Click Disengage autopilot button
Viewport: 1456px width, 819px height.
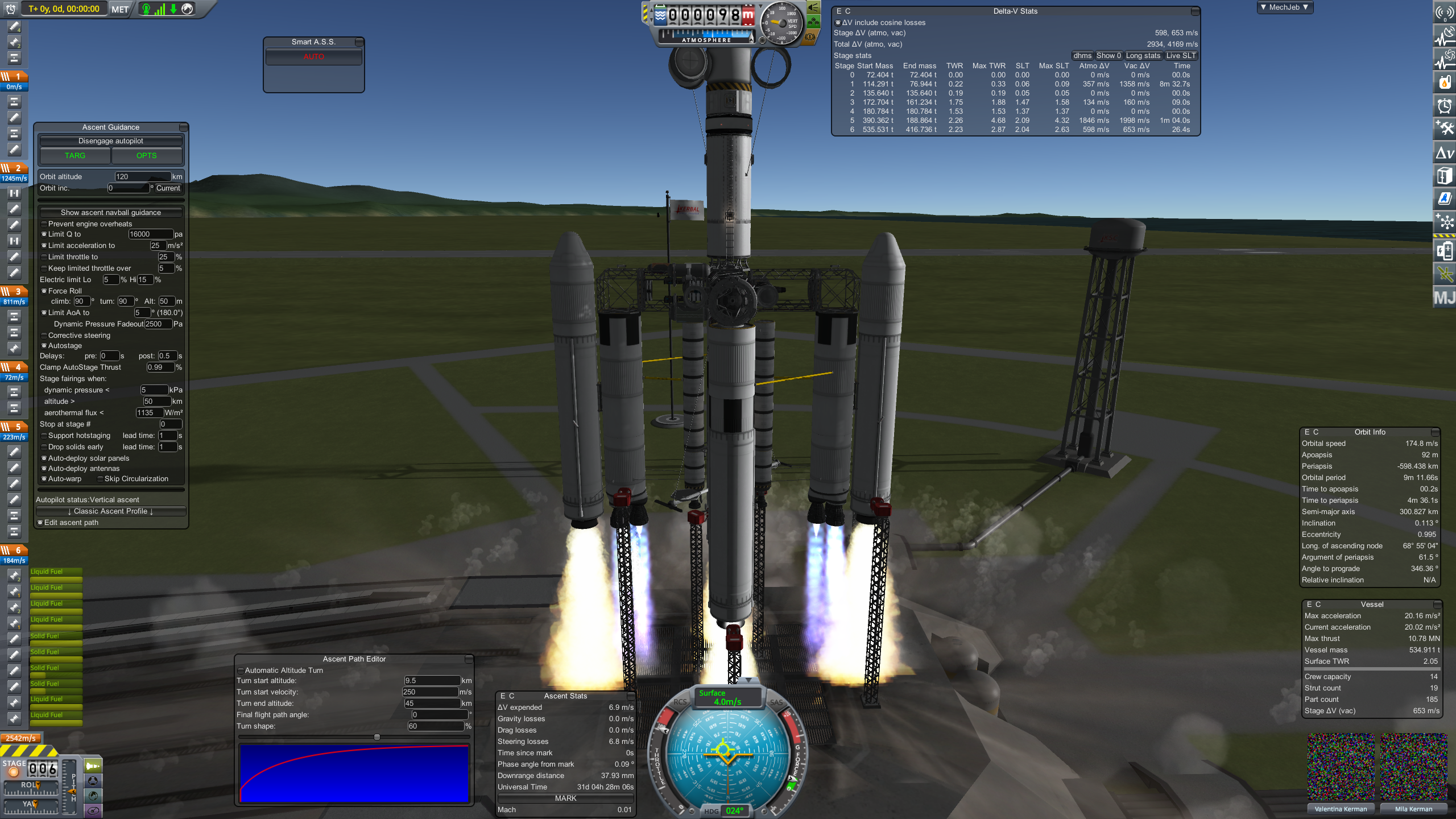click(110, 141)
